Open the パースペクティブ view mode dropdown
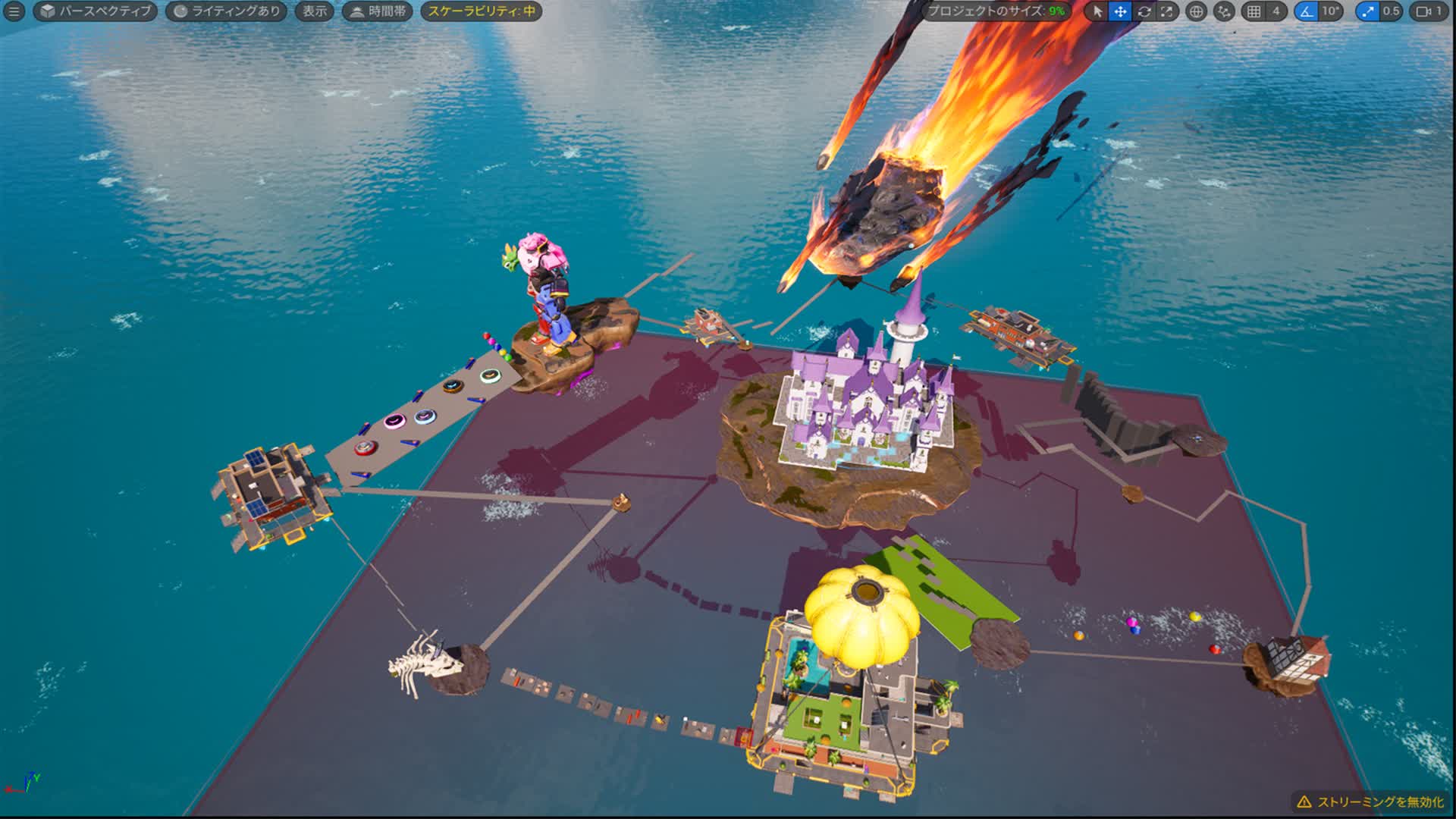The image size is (1456, 819). pyautogui.click(x=96, y=11)
